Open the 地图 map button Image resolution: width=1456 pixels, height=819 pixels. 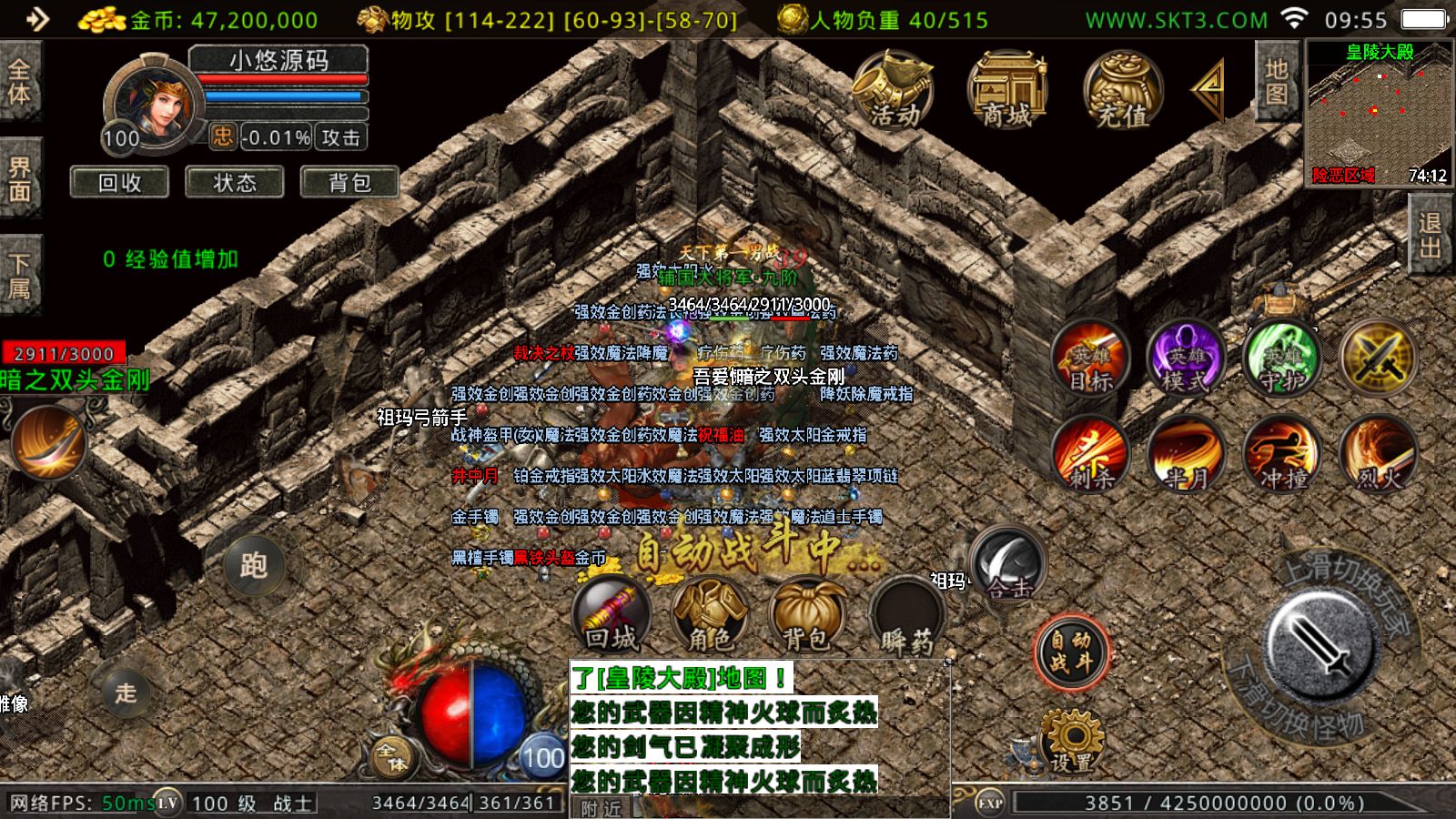1277,82
